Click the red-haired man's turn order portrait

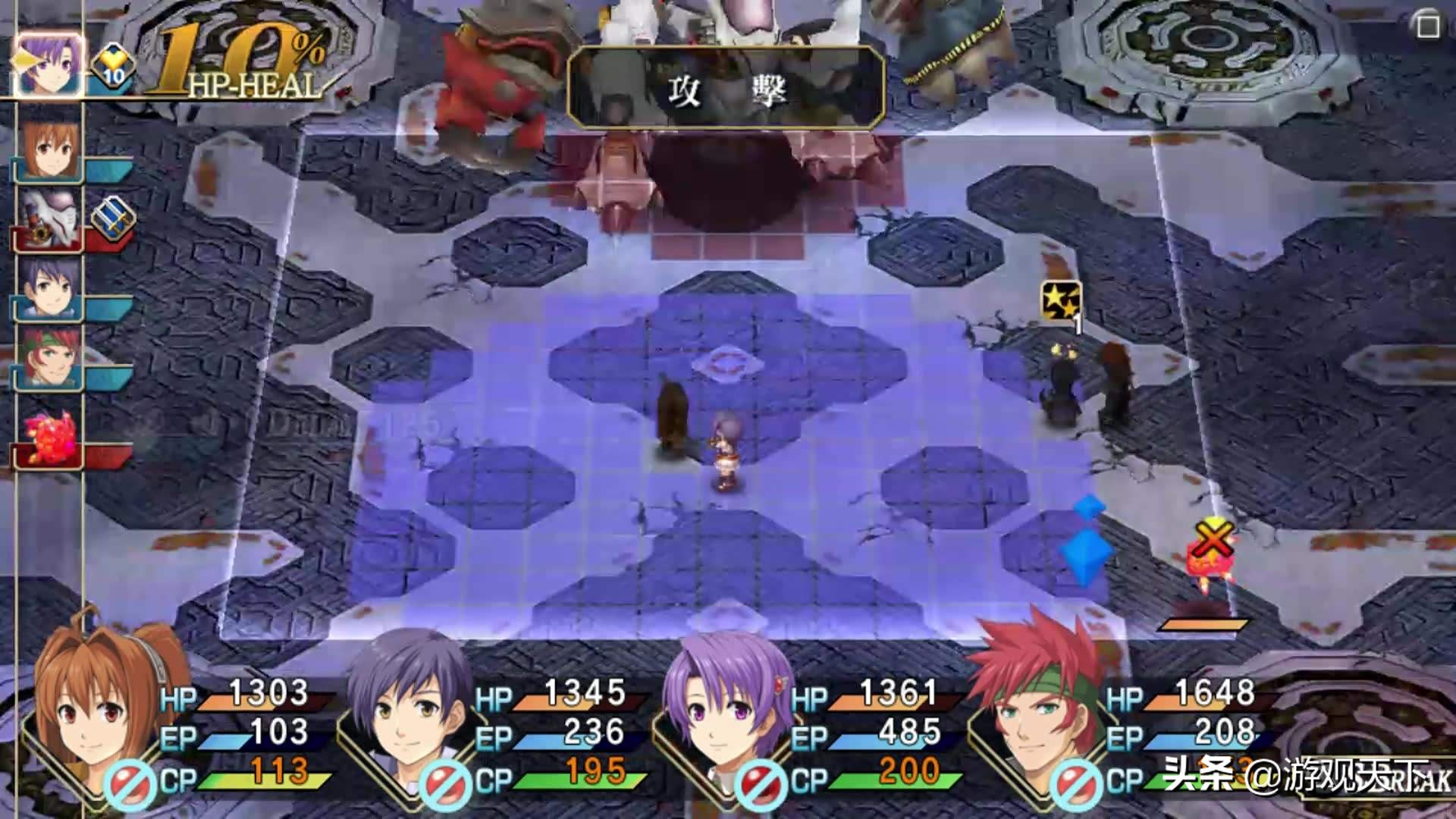49,357
